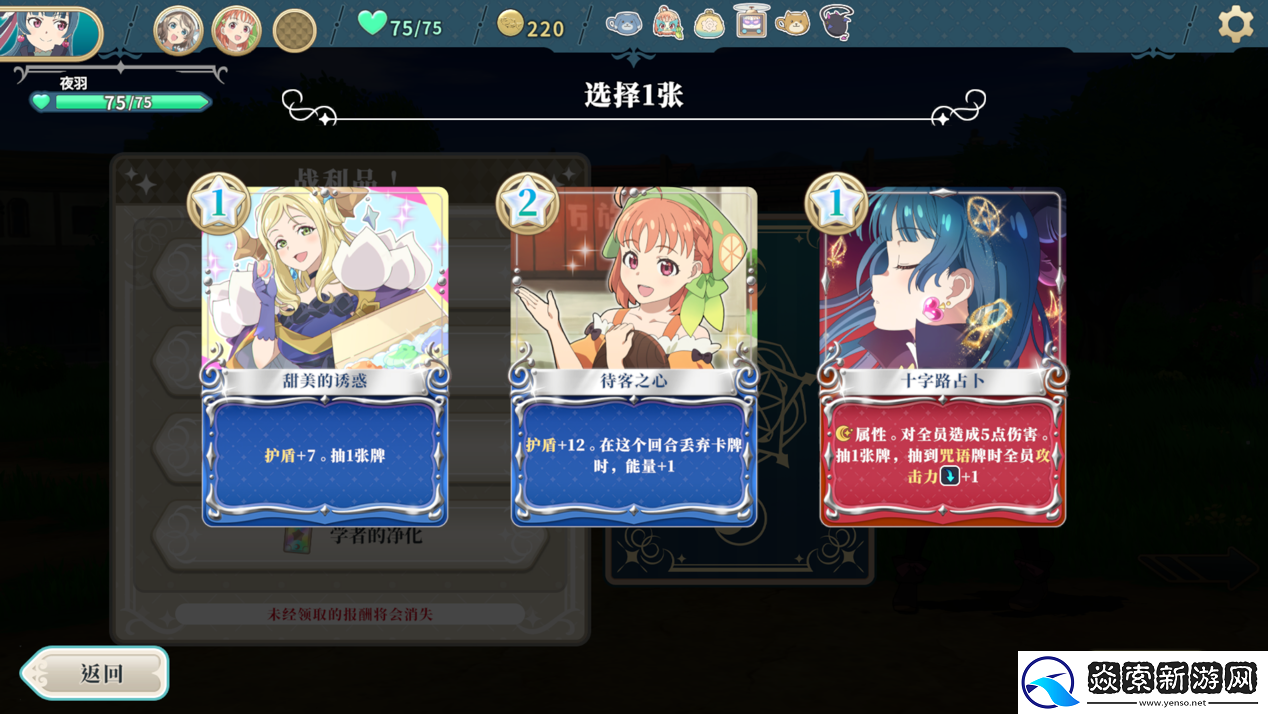Click the orange-haired party member portrait

(x=237, y=30)
